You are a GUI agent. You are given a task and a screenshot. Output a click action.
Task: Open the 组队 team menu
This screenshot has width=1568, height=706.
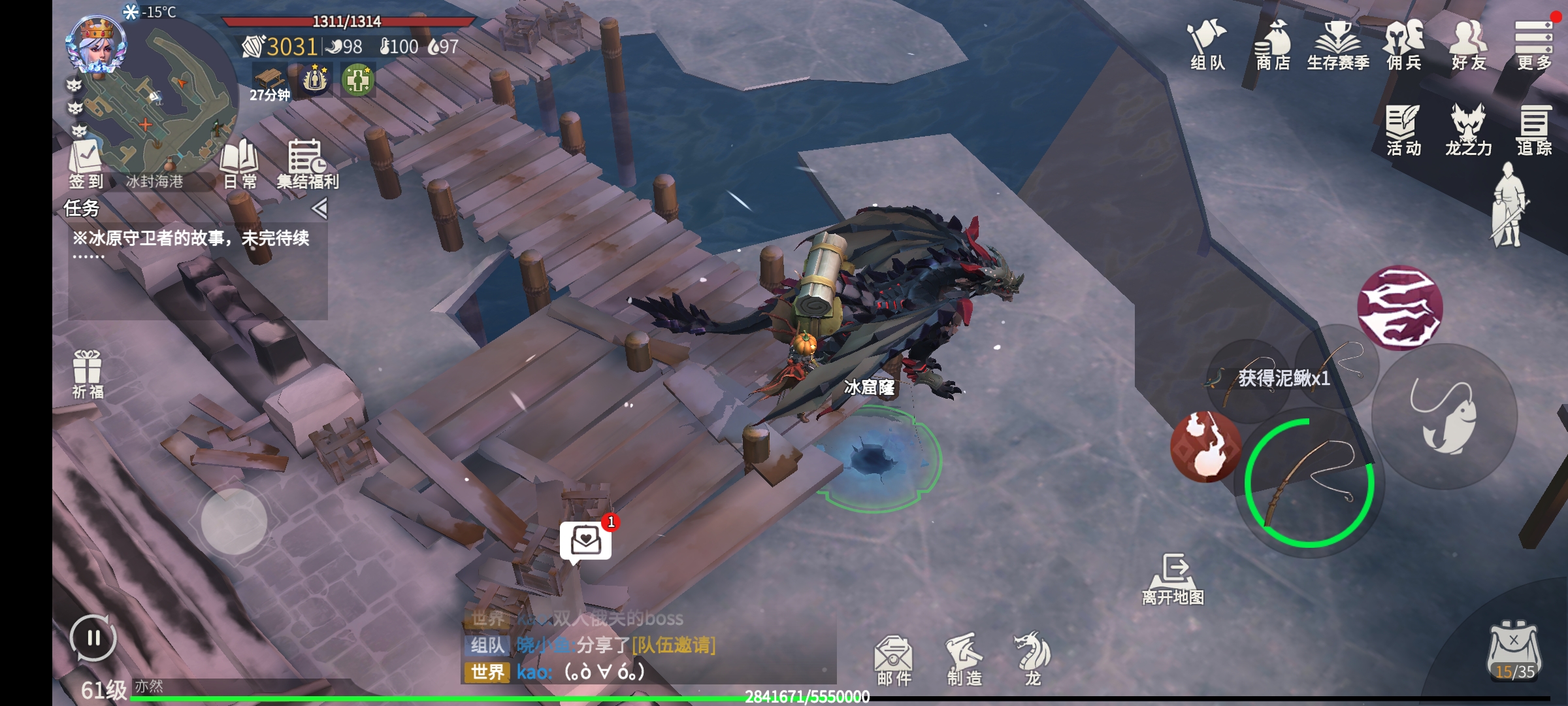click(x=1207, y=44)
